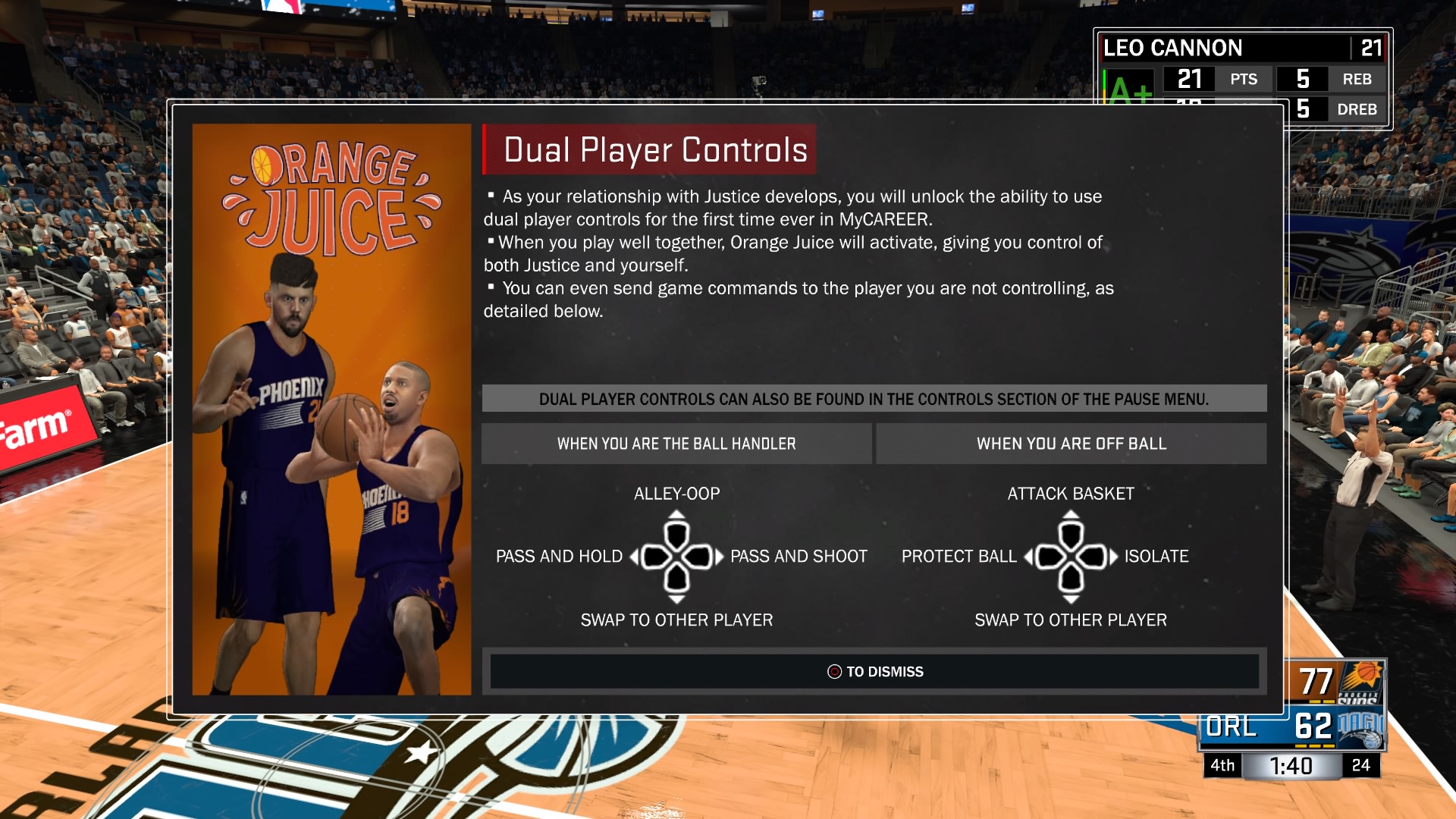
Task: Select the 1:40 game clock display
Action: click(1291, 765)
